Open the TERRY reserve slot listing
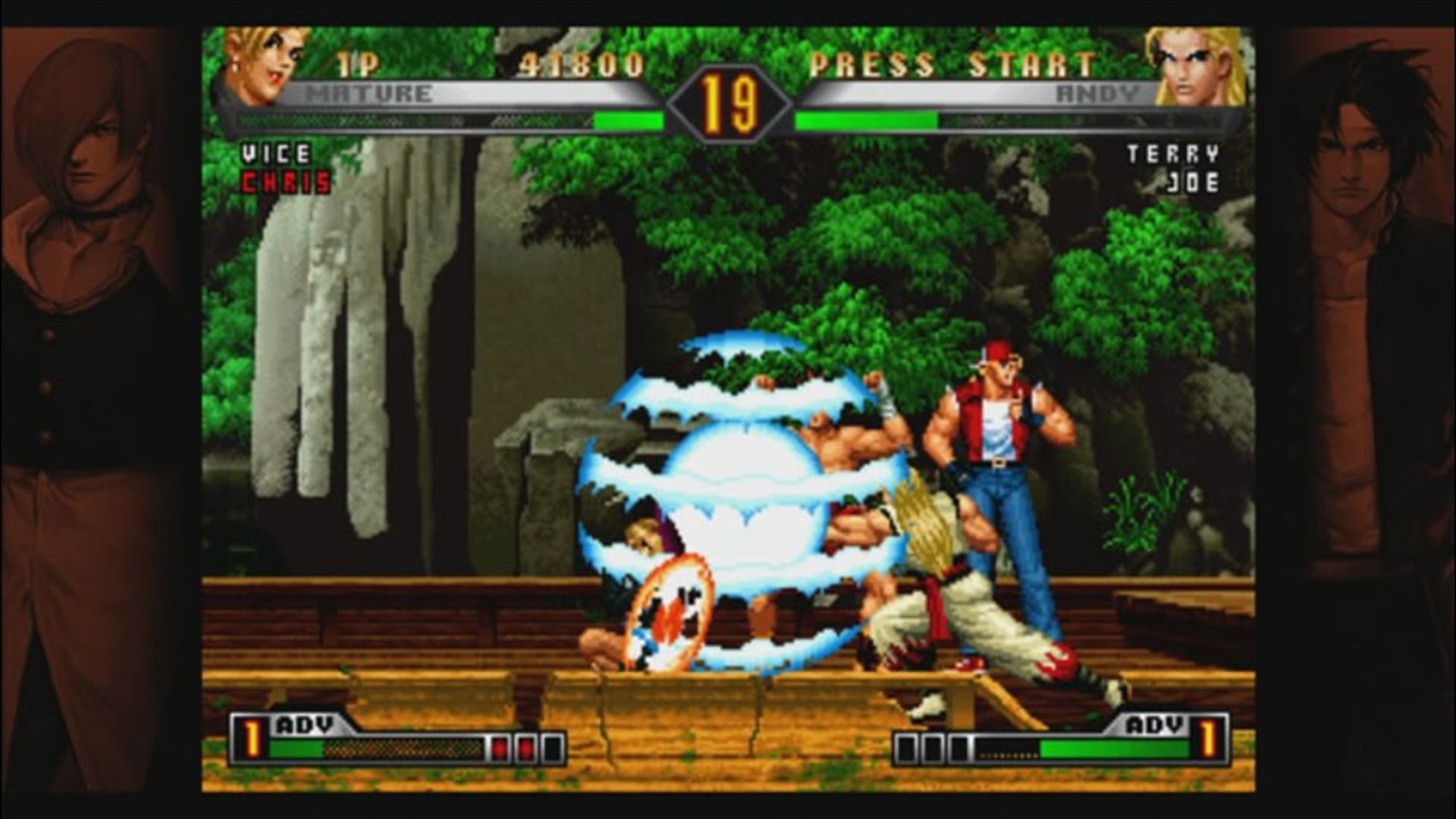 pos(1172,153)
